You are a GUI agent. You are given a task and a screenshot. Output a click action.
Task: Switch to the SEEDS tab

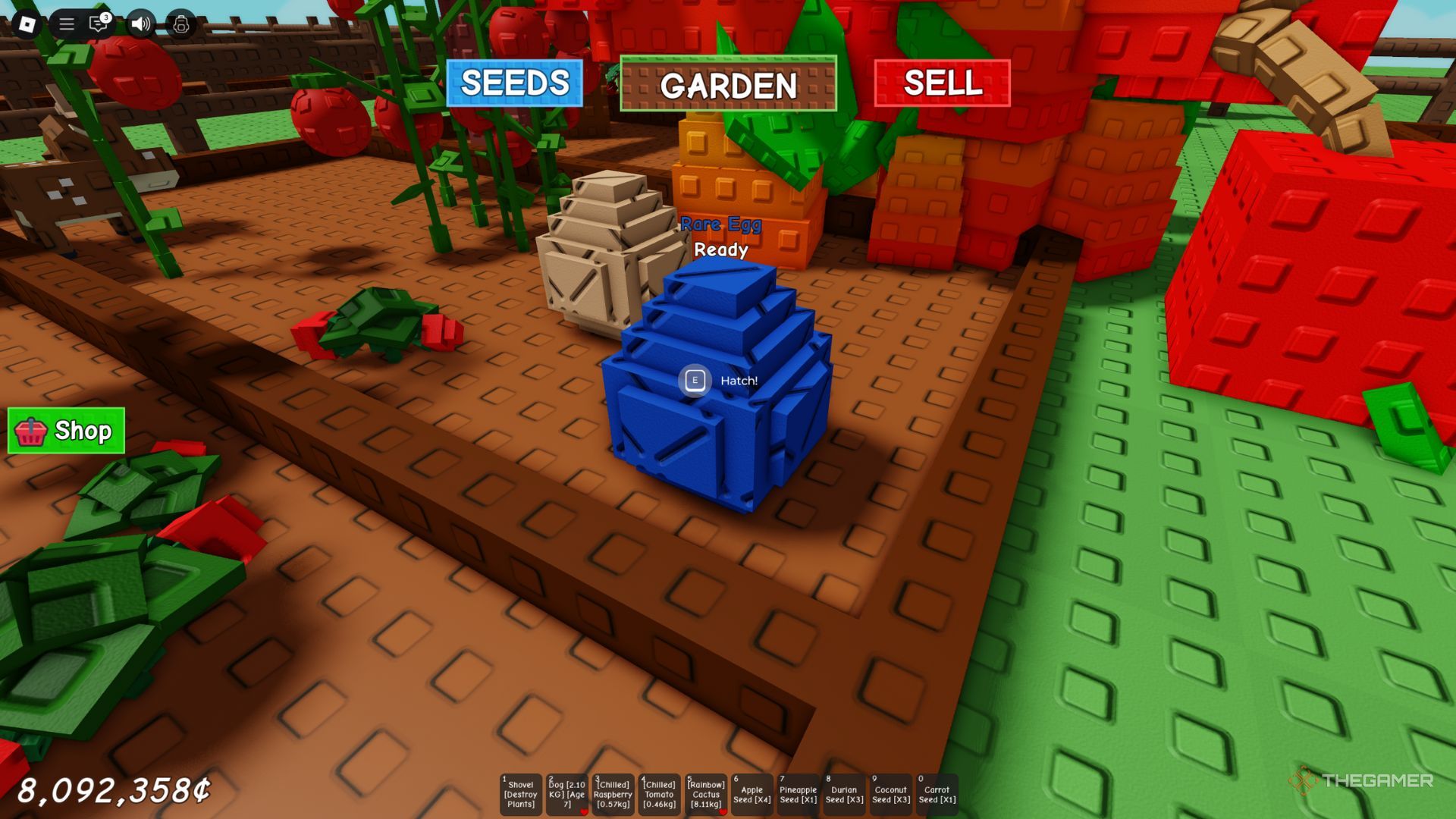514,83
